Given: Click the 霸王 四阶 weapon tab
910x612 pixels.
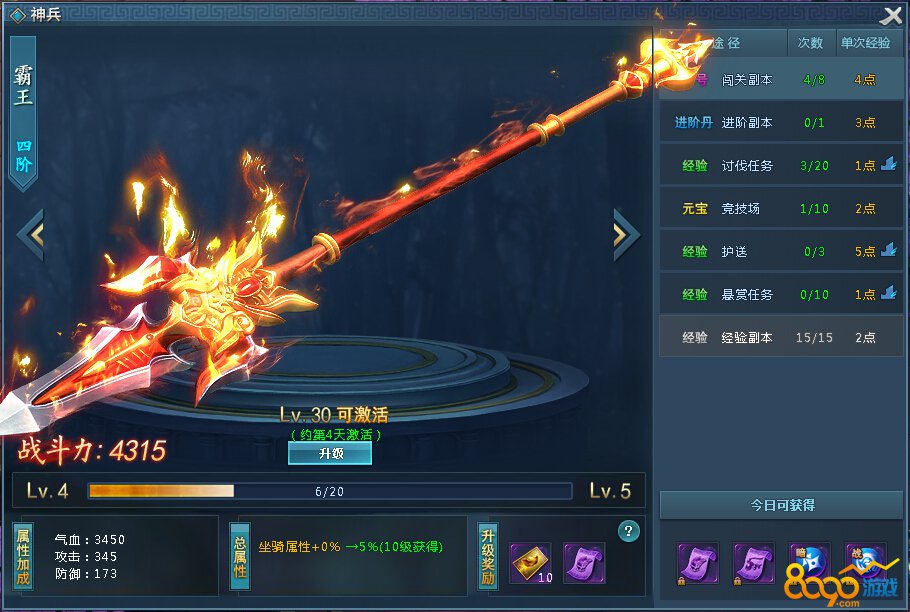Looking at the screenshot, I should coord(23,112).
